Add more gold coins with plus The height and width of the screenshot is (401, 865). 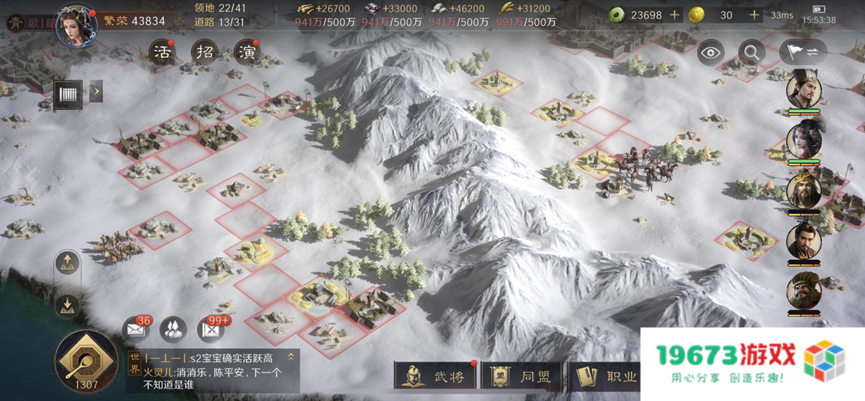coord(752,15)
